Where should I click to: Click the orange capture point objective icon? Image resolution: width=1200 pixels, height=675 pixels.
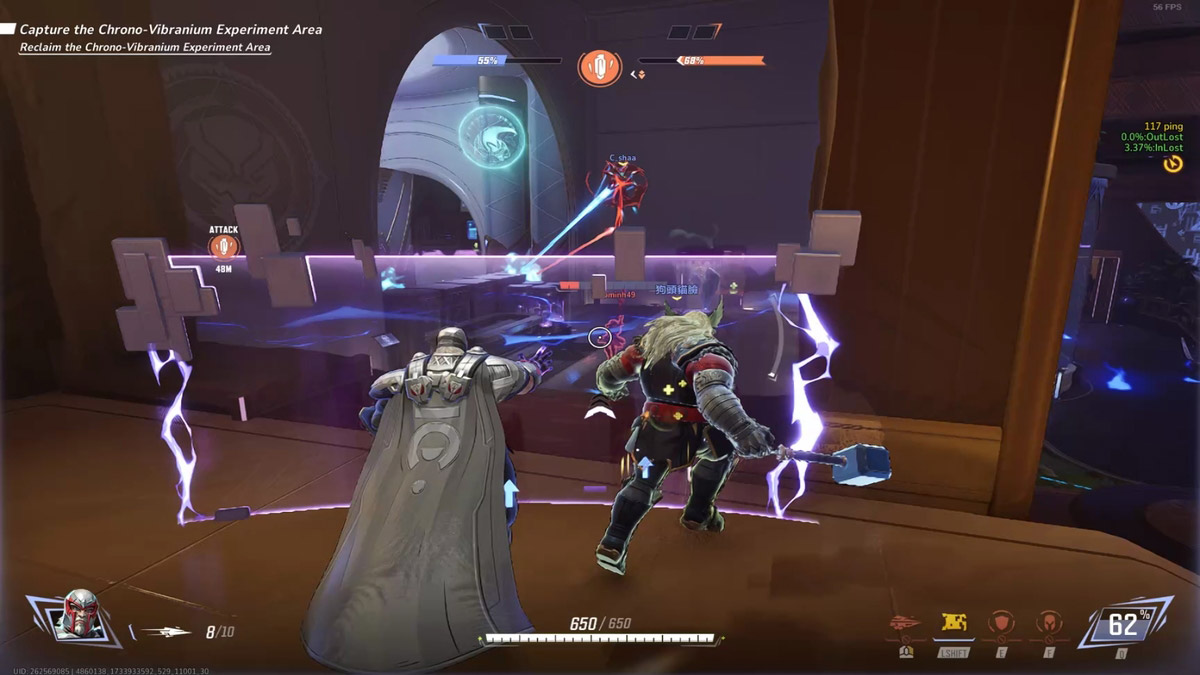click(599, 67)
